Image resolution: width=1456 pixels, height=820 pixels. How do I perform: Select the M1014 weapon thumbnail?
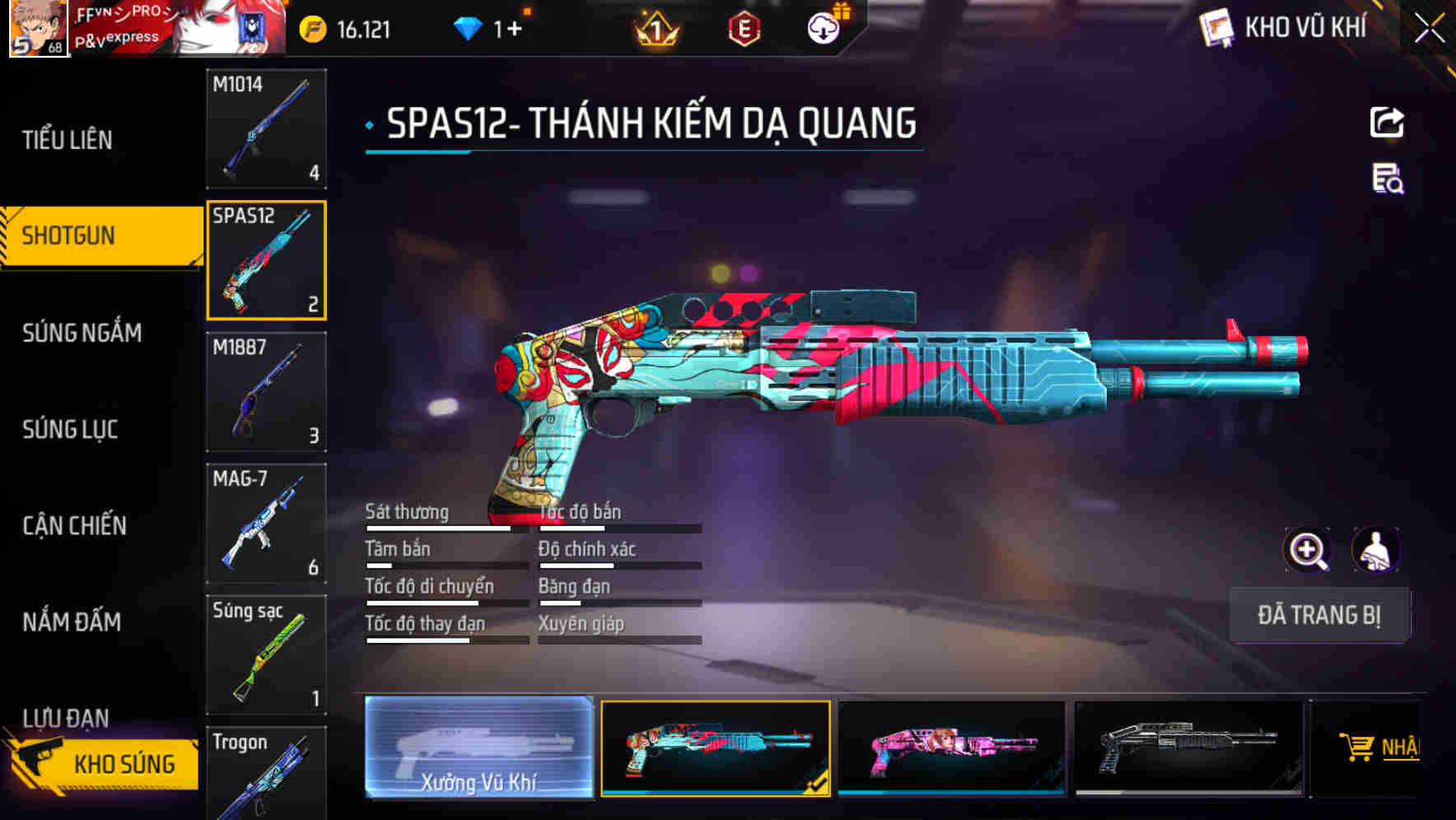click(265, 129)
